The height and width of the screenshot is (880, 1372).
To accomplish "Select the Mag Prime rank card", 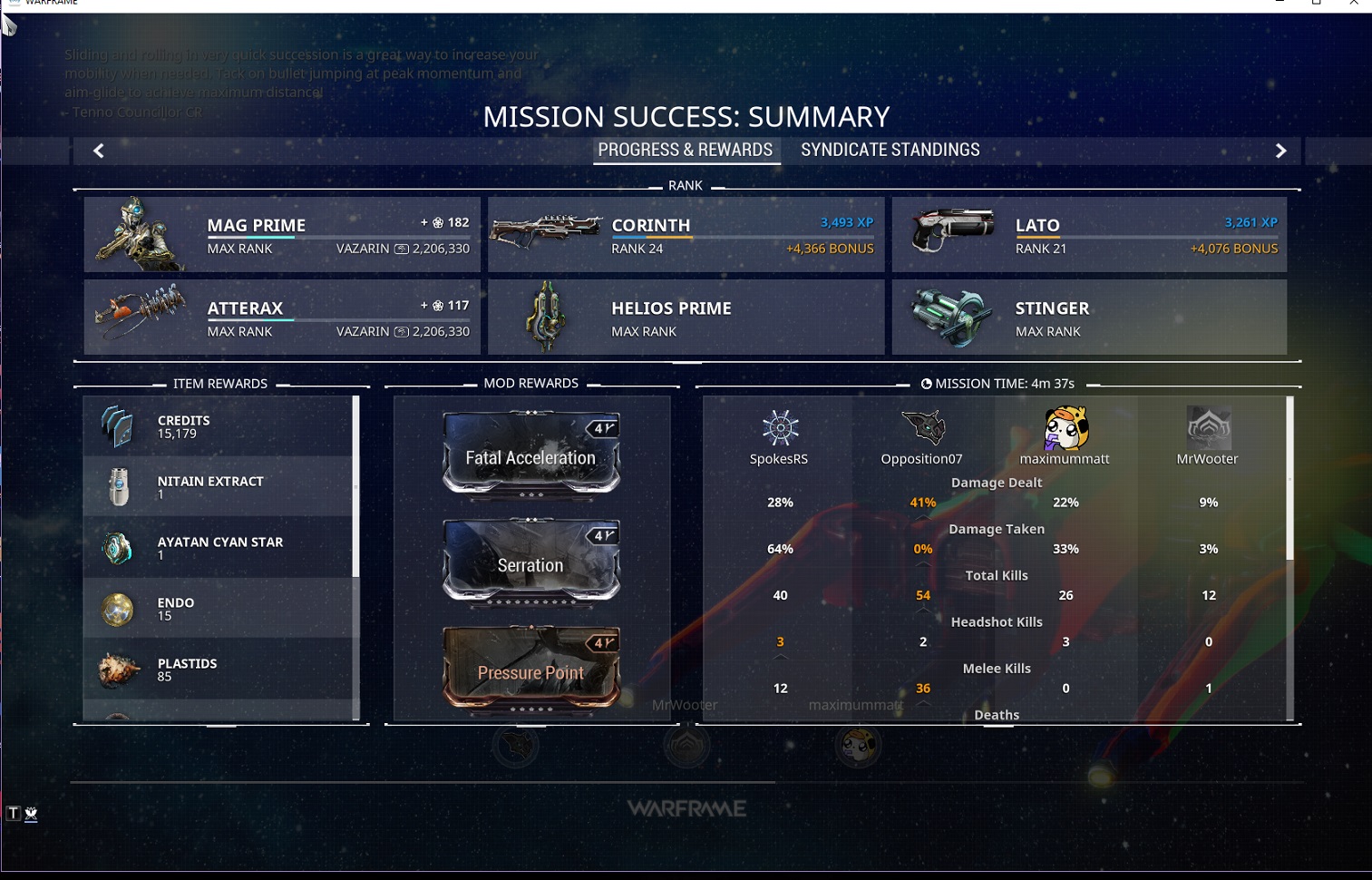I will coord(282,235).
